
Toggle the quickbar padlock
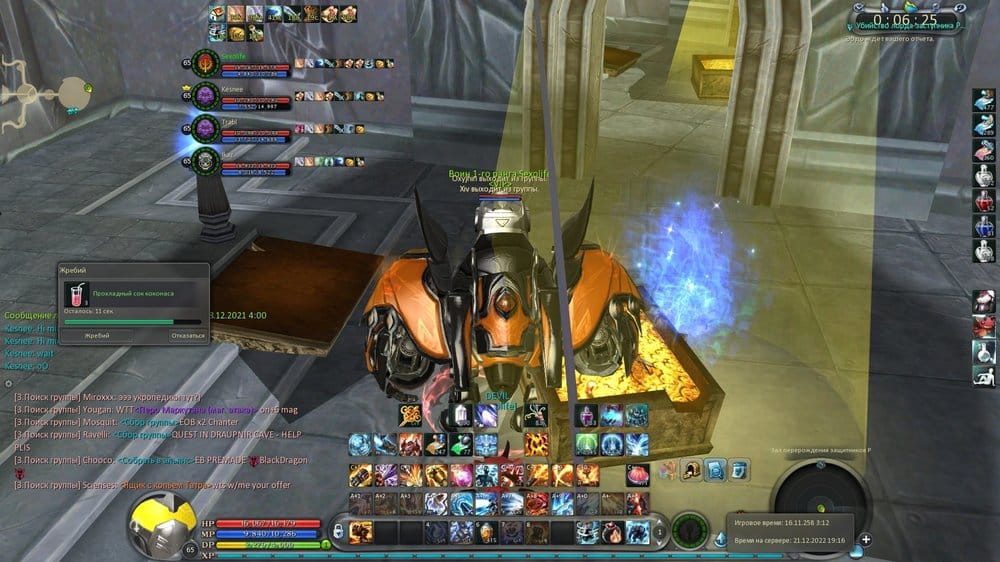pyautogui.click(x=338, y=530)
